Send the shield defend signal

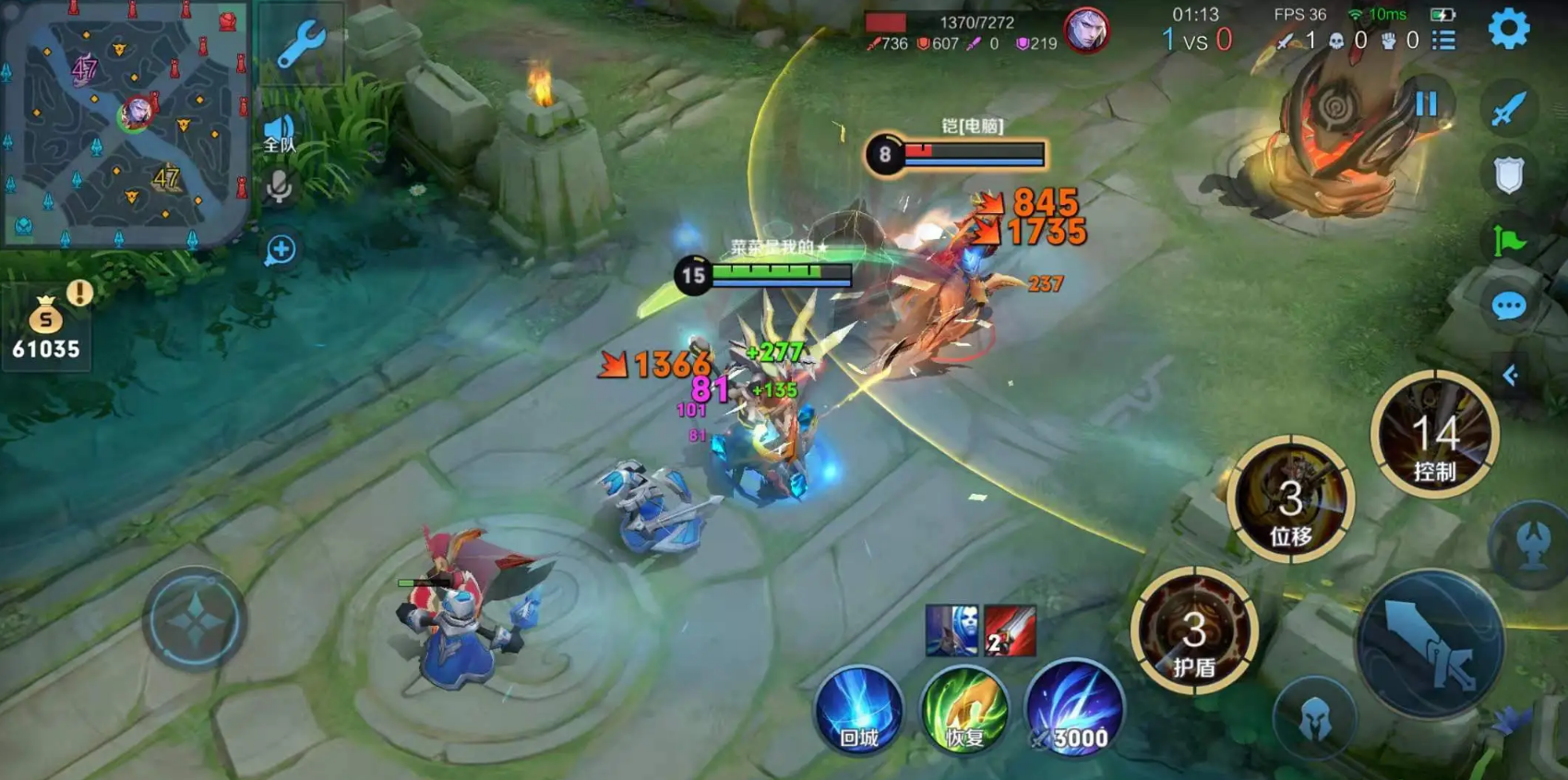pyautogui.click(x=1509, y=174)
